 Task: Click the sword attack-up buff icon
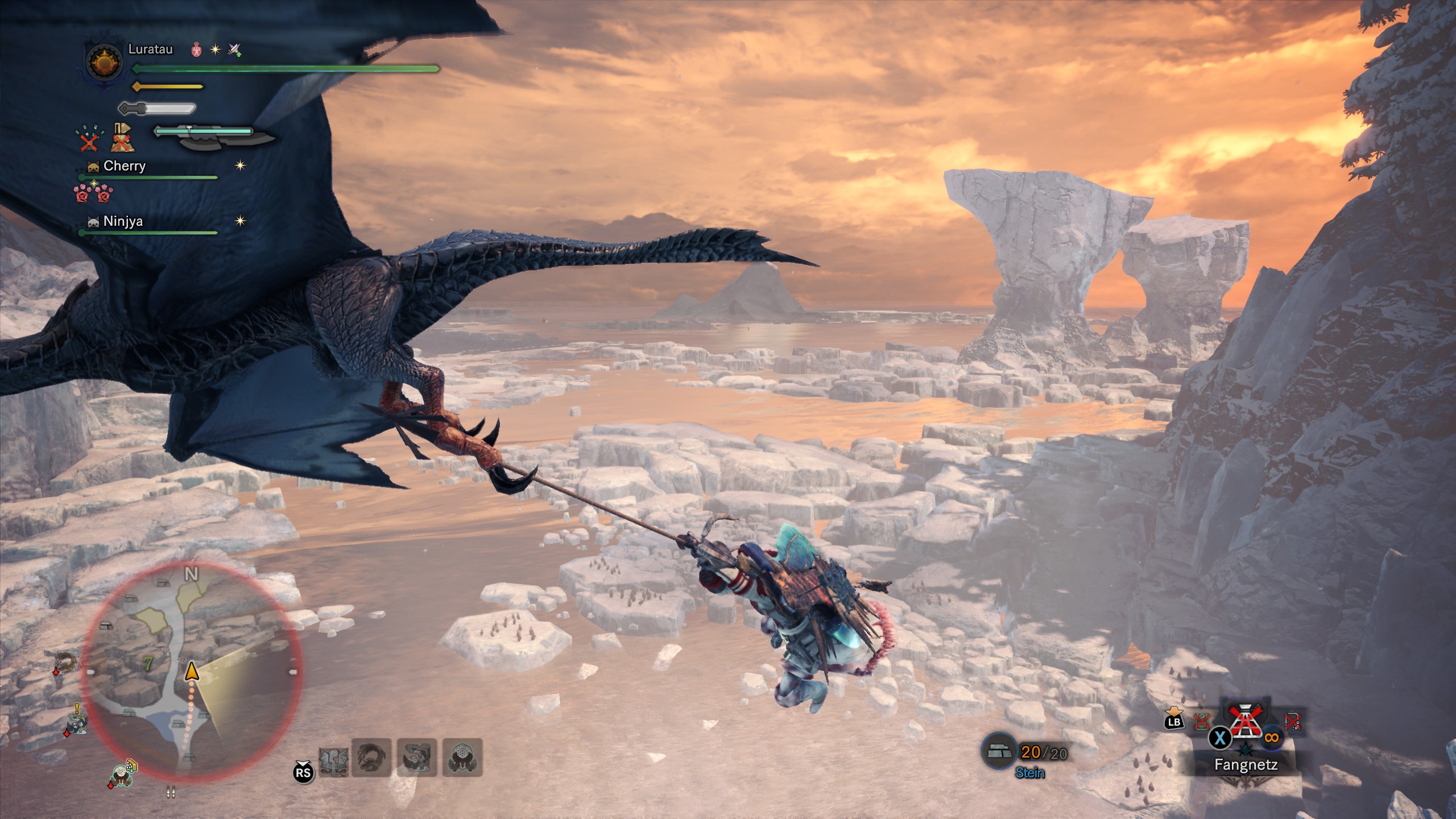(x=234, y=50)
